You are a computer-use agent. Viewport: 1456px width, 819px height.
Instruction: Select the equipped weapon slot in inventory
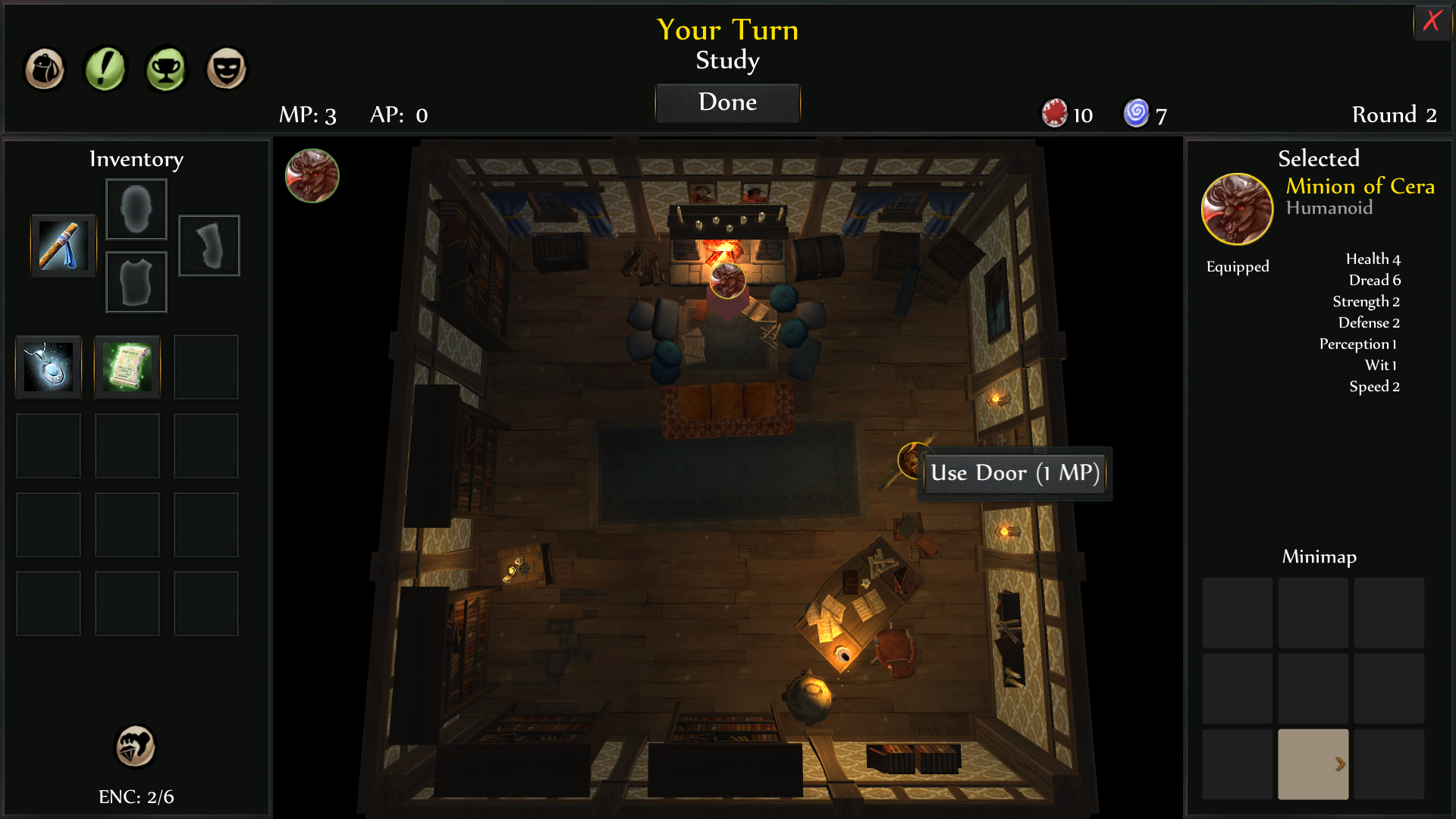64,246
